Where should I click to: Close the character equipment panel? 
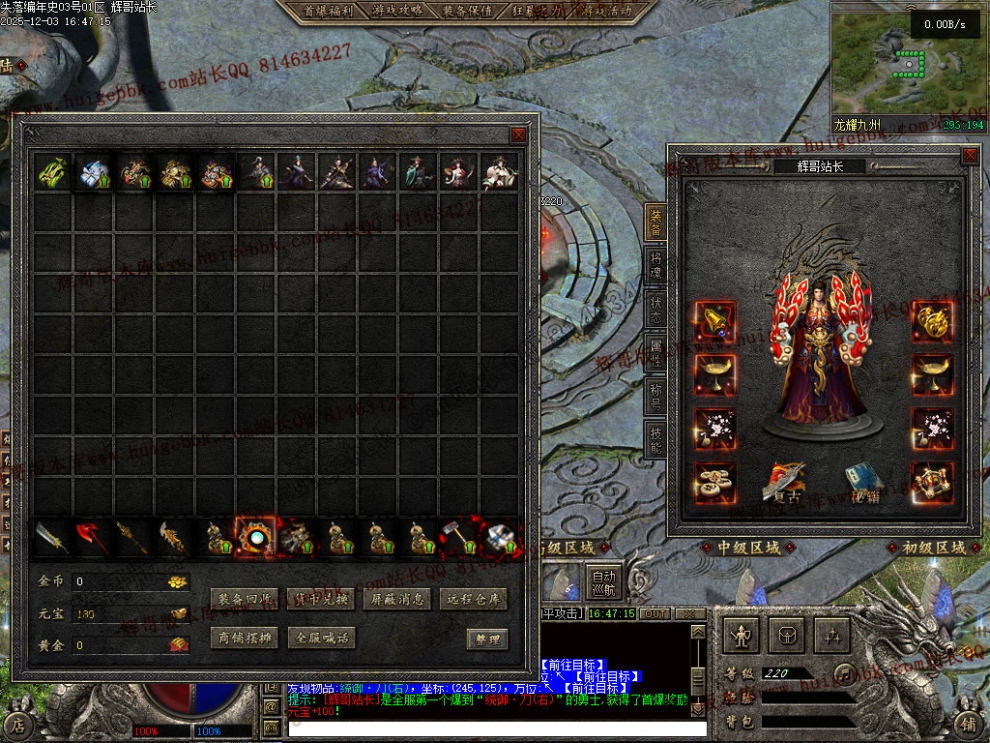coord(969,156)
